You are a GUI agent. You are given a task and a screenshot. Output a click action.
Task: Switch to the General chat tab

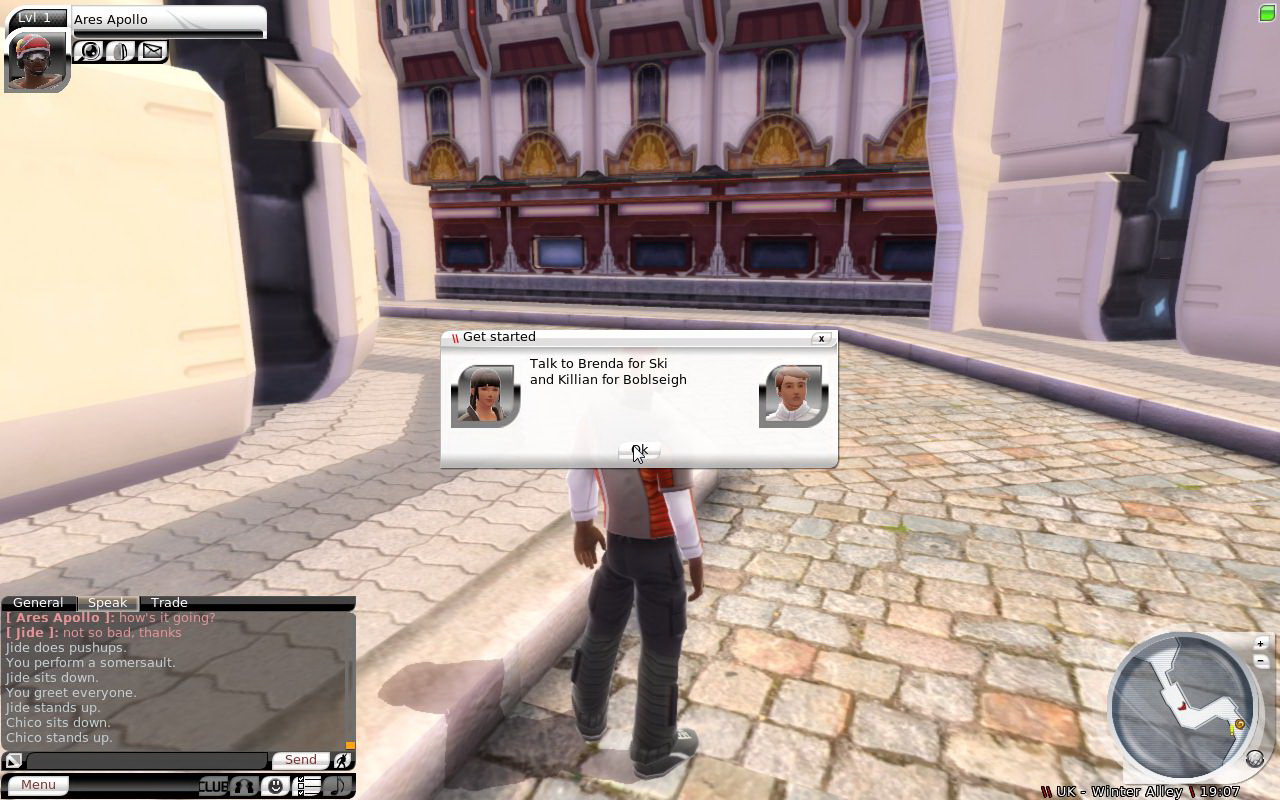[38, 603]
